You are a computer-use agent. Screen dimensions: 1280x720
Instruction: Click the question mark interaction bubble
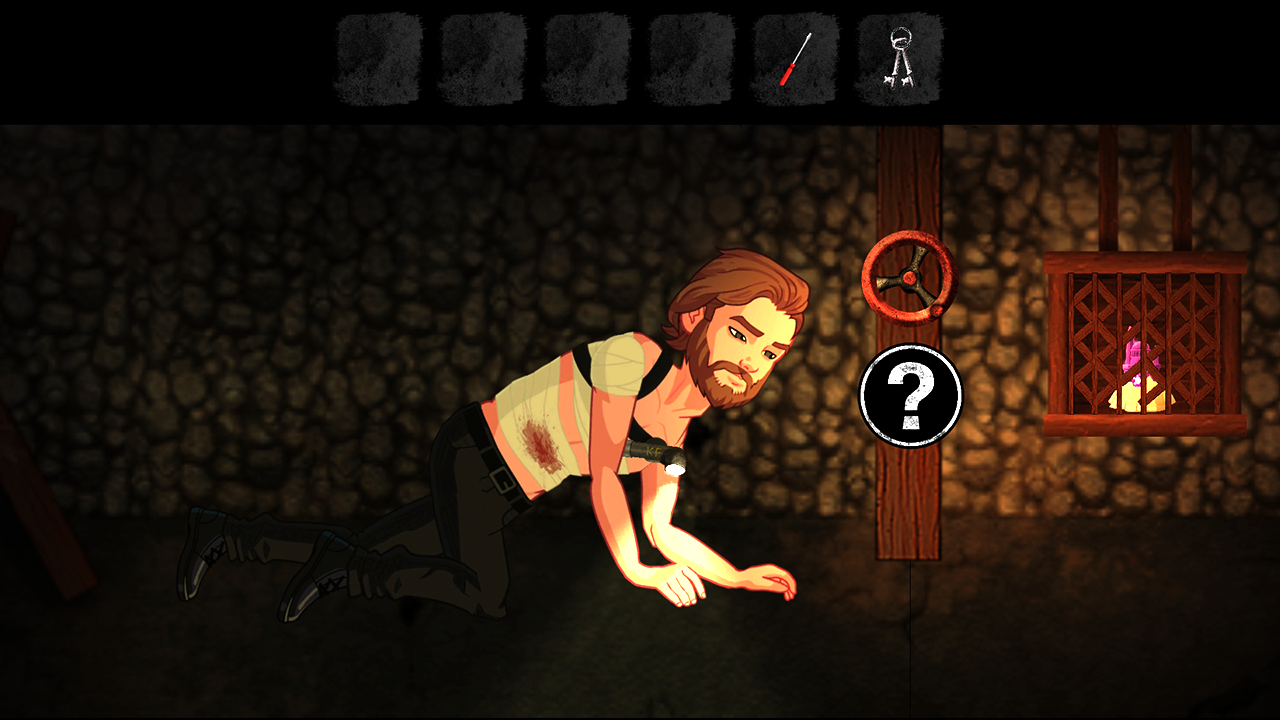point(910,396)
